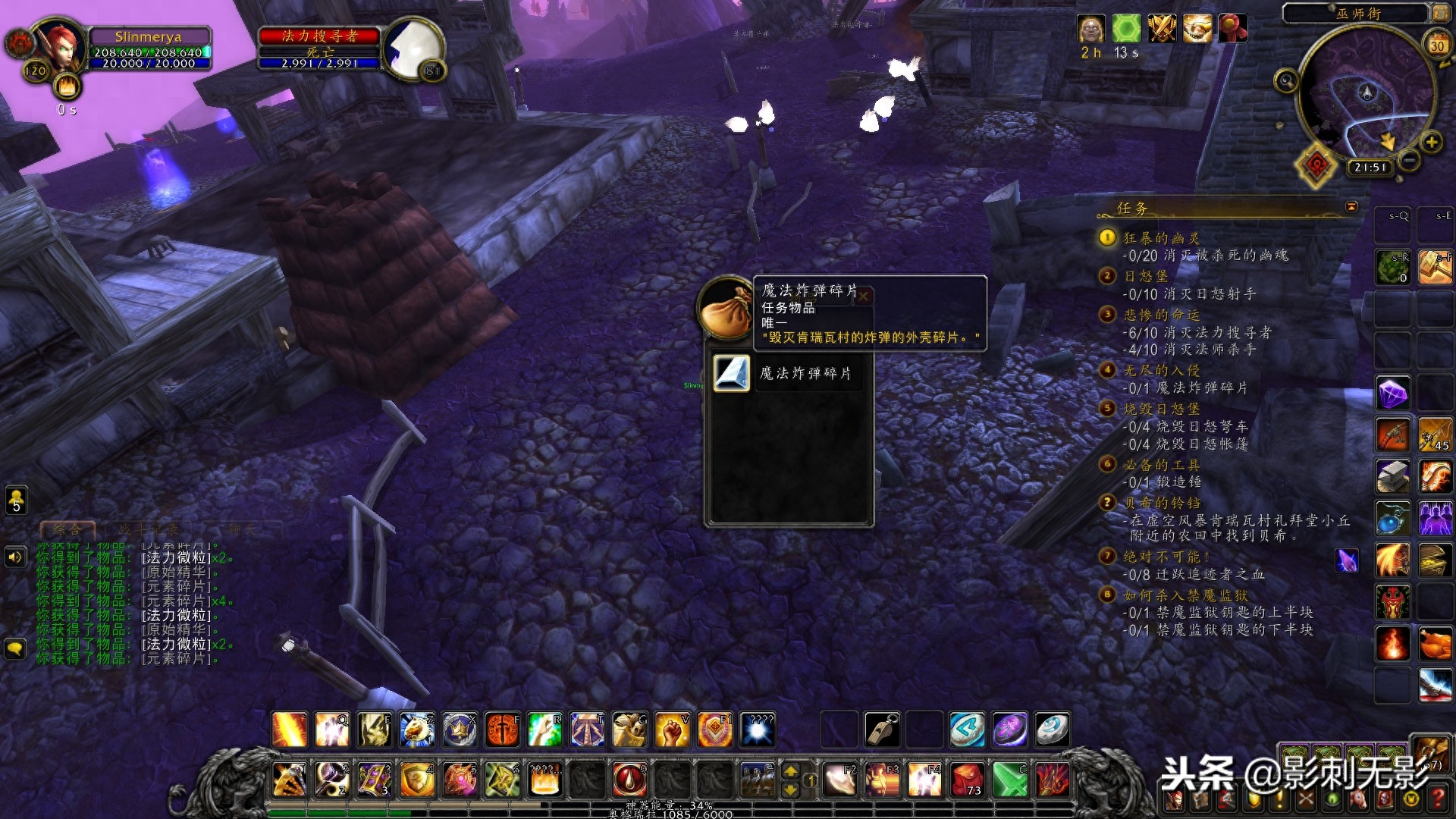The width and height of the screenshot is (1456, 819).
Task: Open the minimap tracking magnifier button
Action: pos(1286,80)
